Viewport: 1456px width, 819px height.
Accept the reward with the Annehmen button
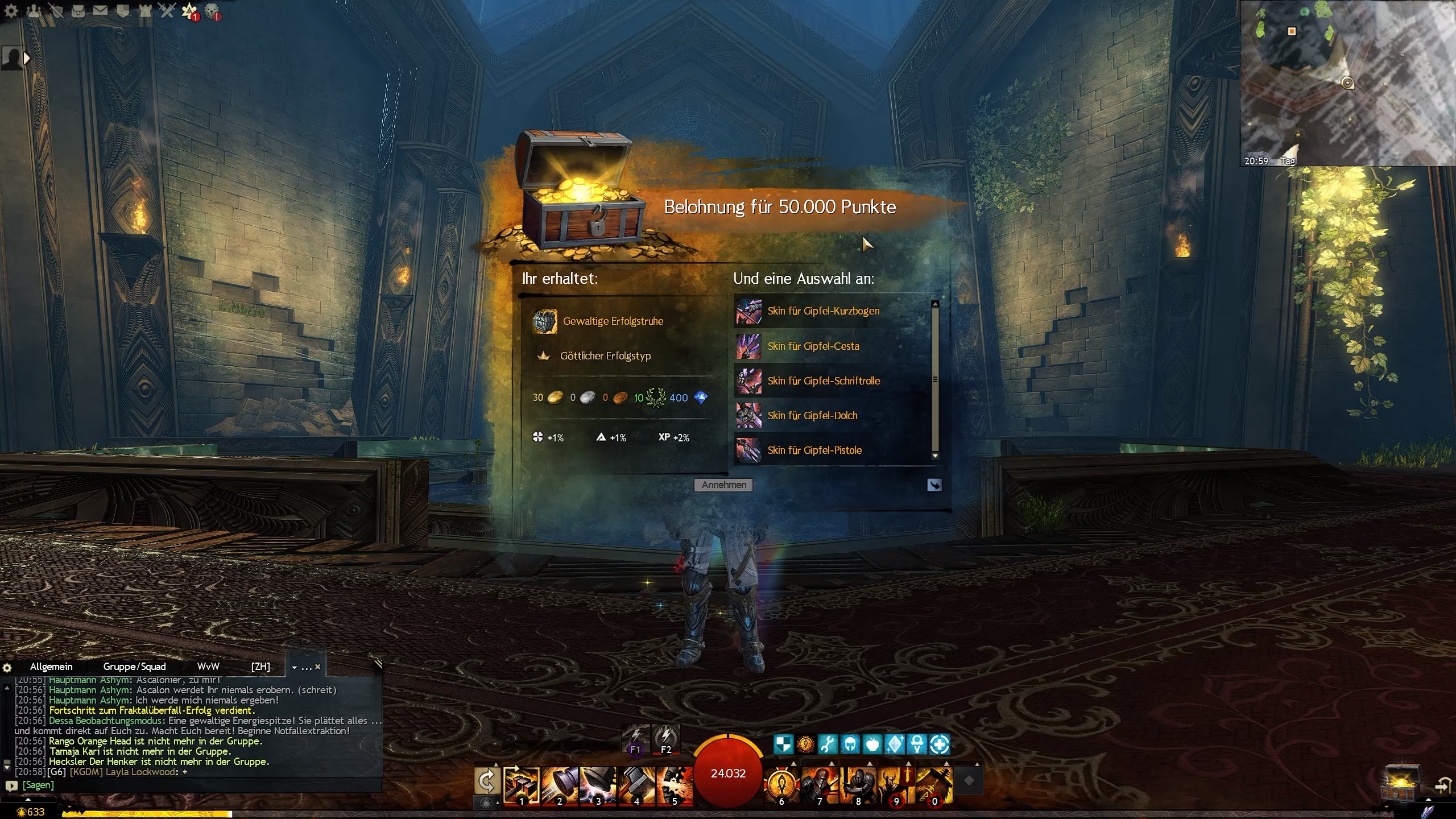723,485
